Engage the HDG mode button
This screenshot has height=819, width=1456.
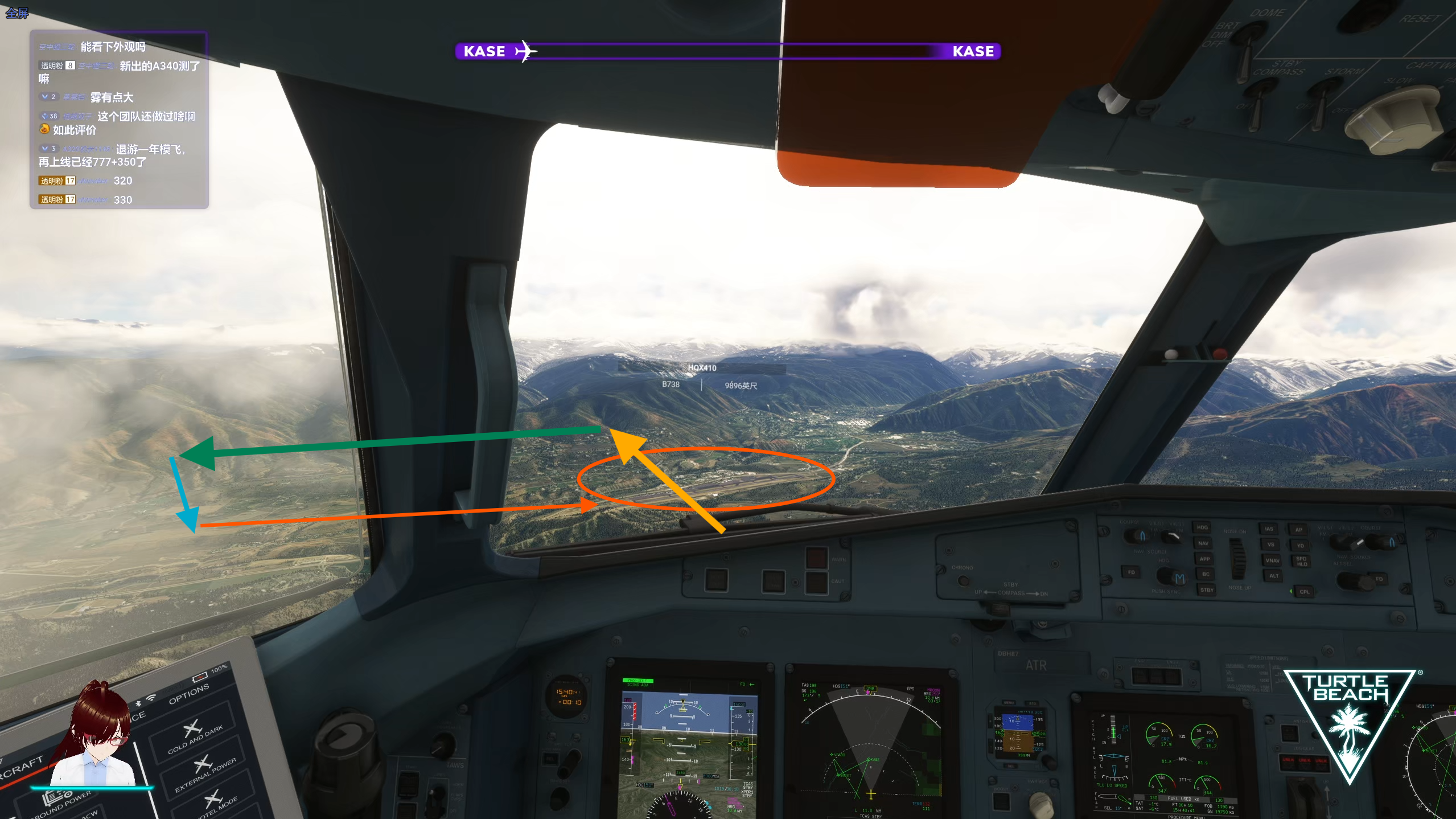(1202, 527)
